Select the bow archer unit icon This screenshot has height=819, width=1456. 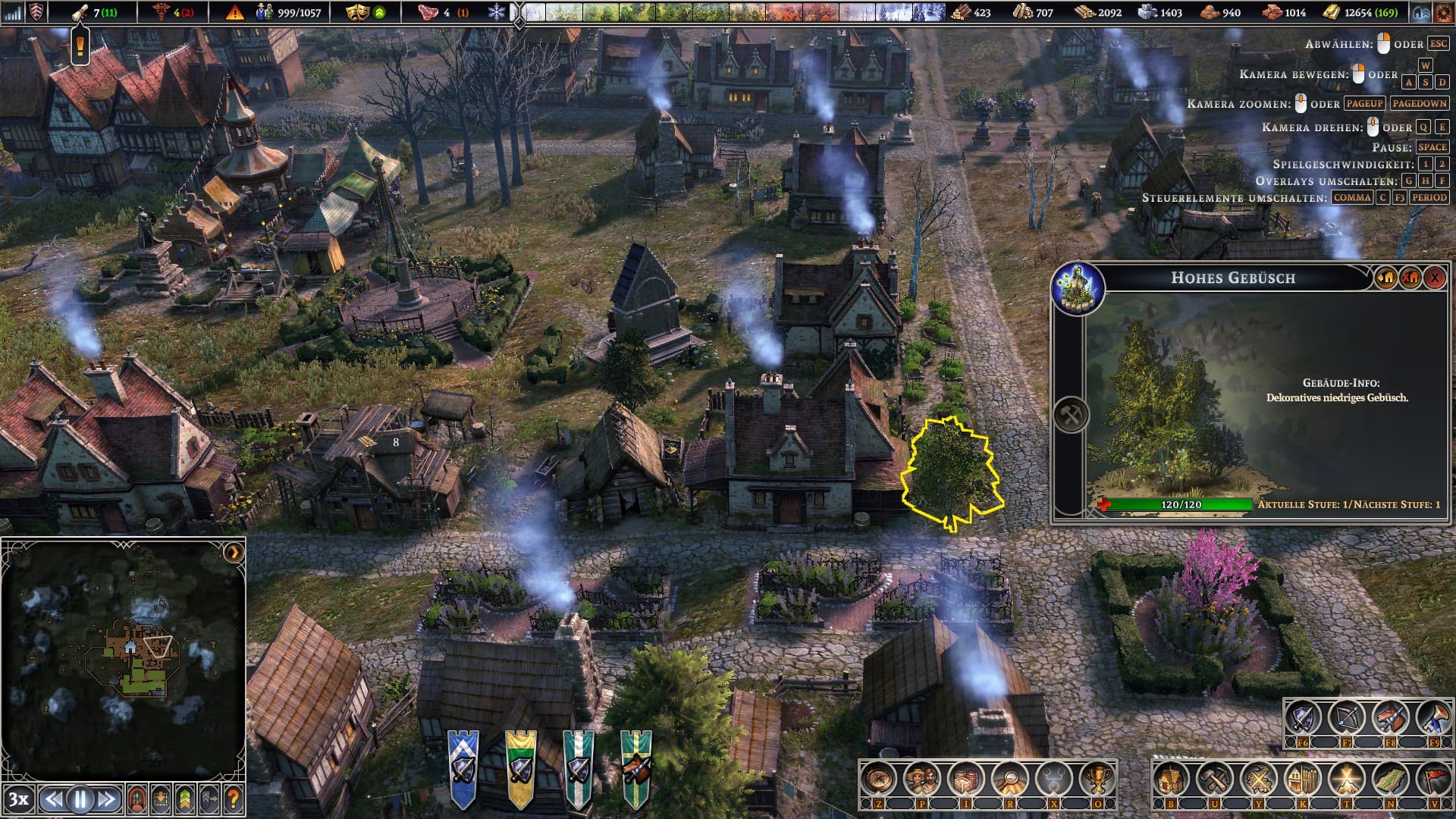[1346, 717]
